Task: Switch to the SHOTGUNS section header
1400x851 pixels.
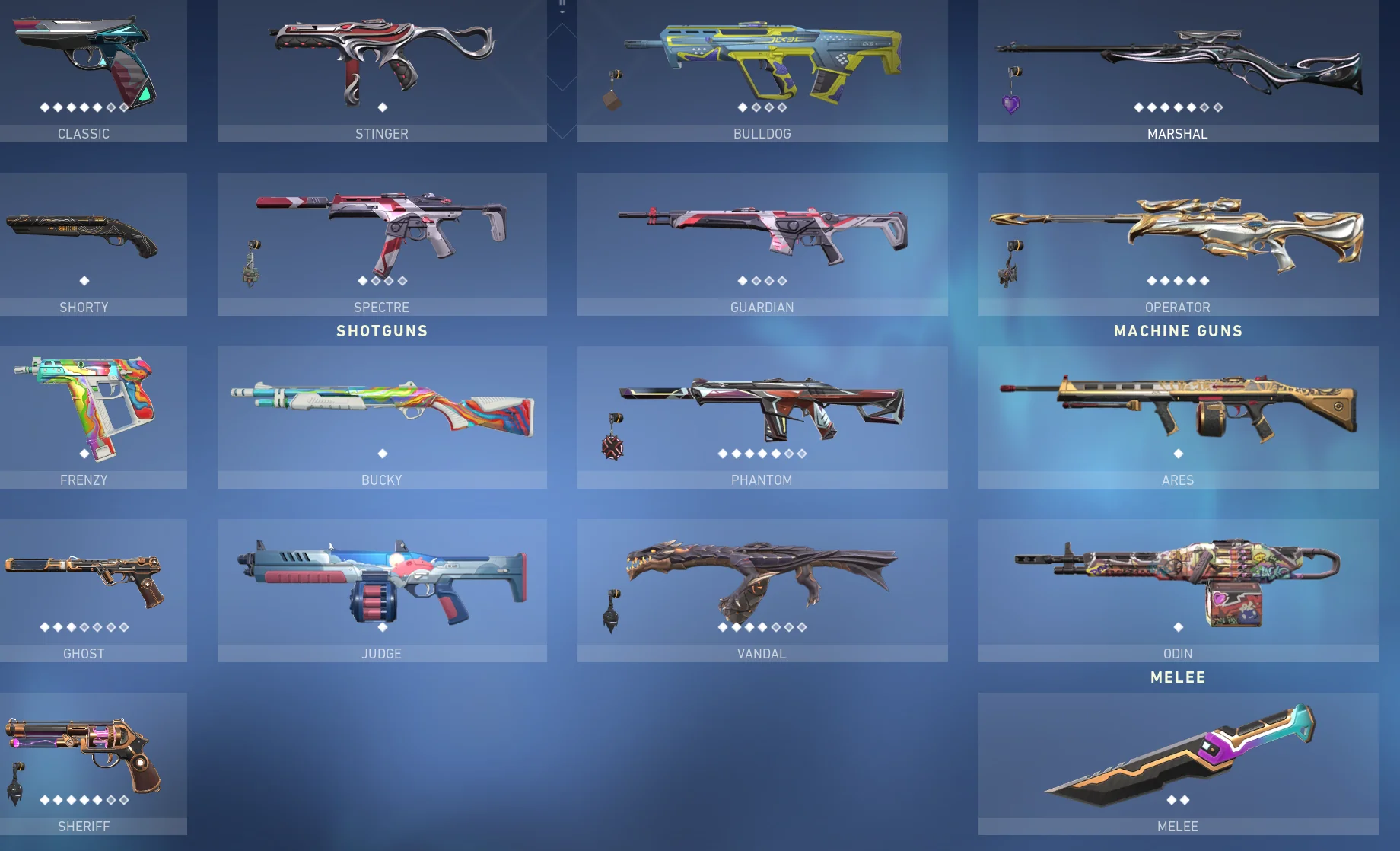Action: (382, 331)
